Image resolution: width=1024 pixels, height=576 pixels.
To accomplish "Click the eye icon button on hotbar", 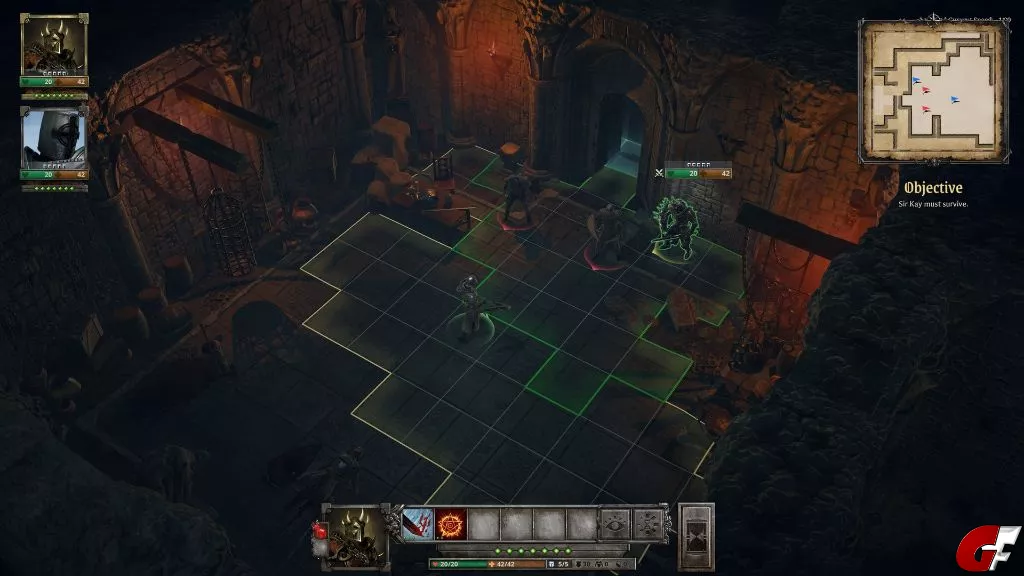I will pyautogui.click(x=615, y=524).
